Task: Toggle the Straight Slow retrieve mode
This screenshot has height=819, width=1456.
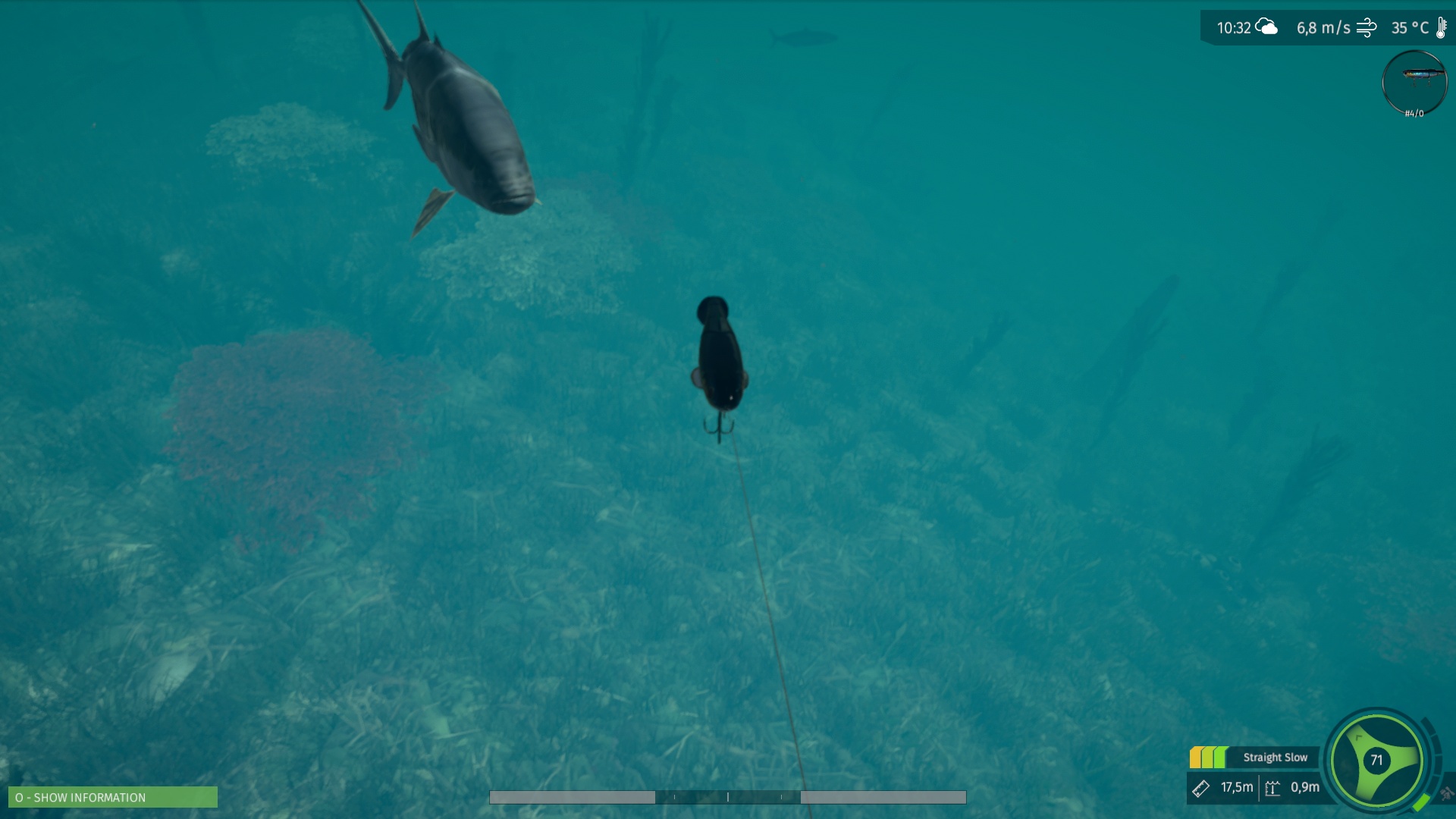Action: [1276, 757]
